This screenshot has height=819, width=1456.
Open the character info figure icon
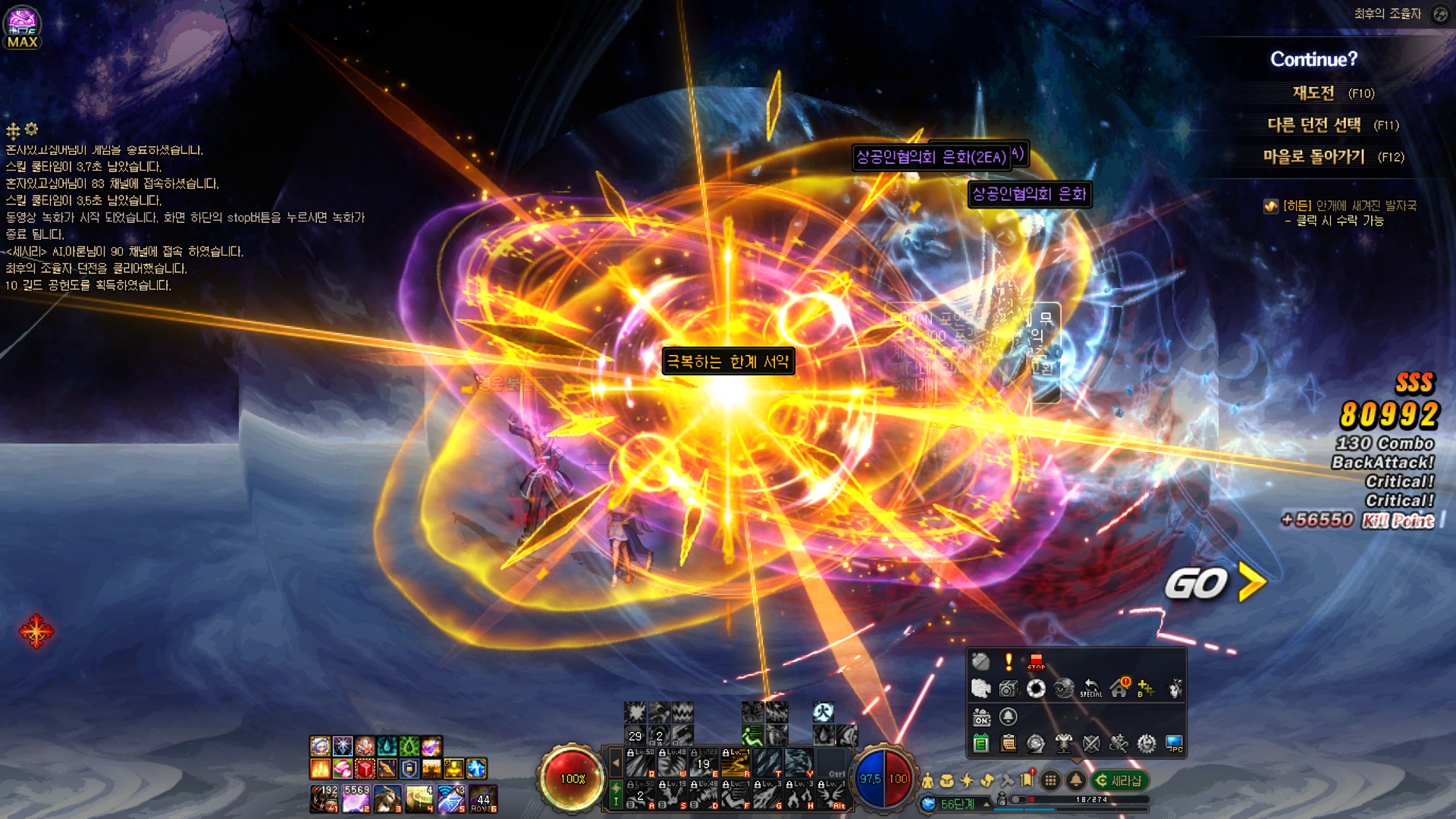(927, 780)
